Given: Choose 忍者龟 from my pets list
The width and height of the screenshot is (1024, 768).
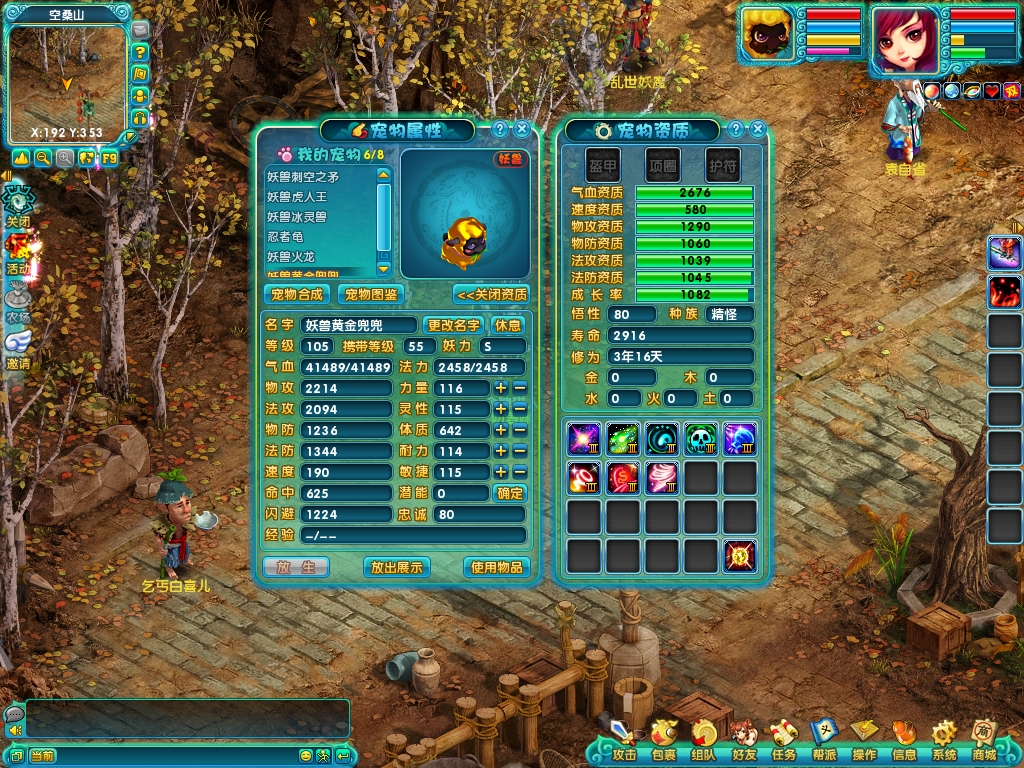Looking at the screenshot, I should [285, 237].
